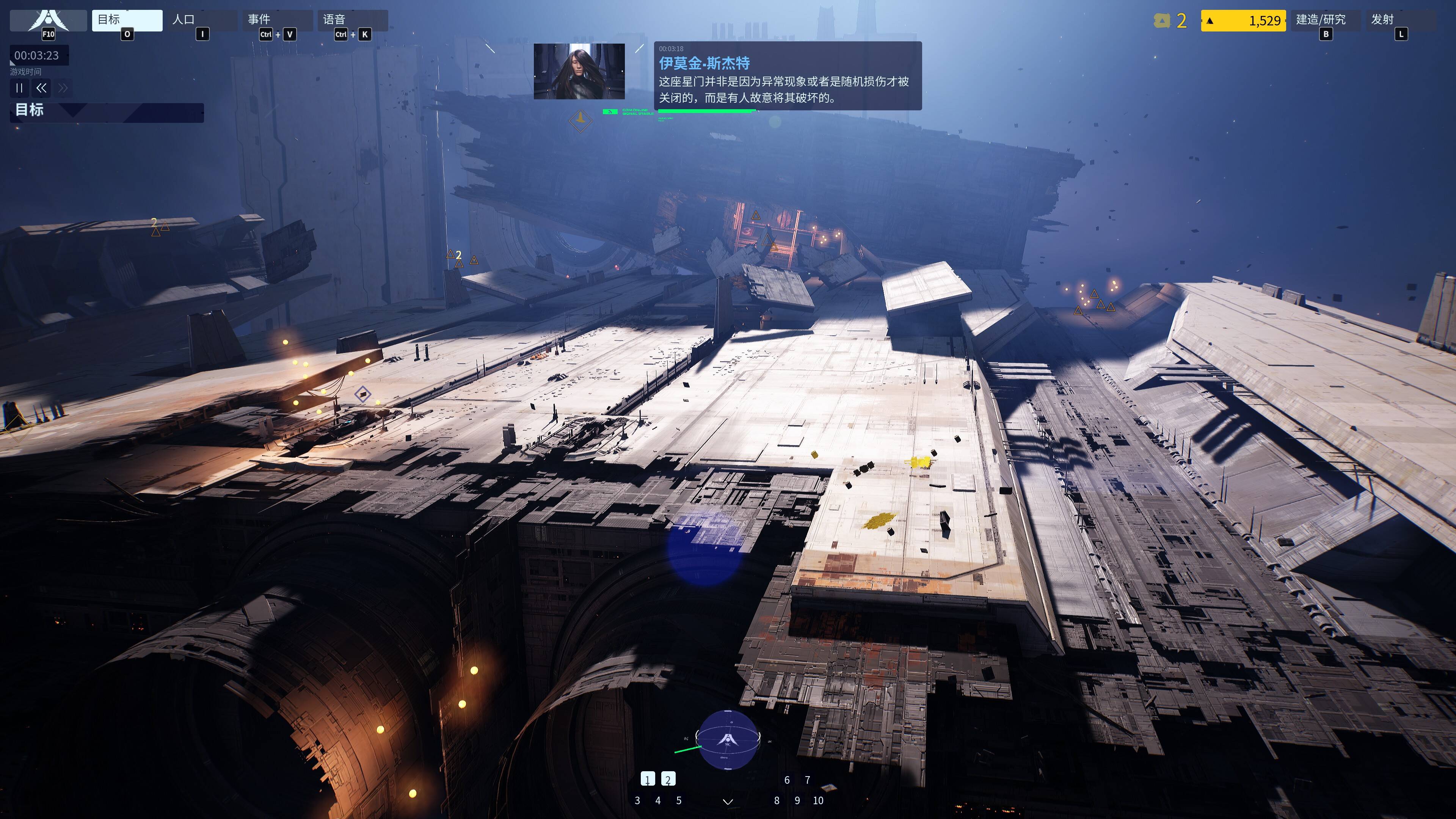Viewport: 1456px width, 819px height.
Task: Click the blue mothership orientation sphere
Action: click(728, 739)
